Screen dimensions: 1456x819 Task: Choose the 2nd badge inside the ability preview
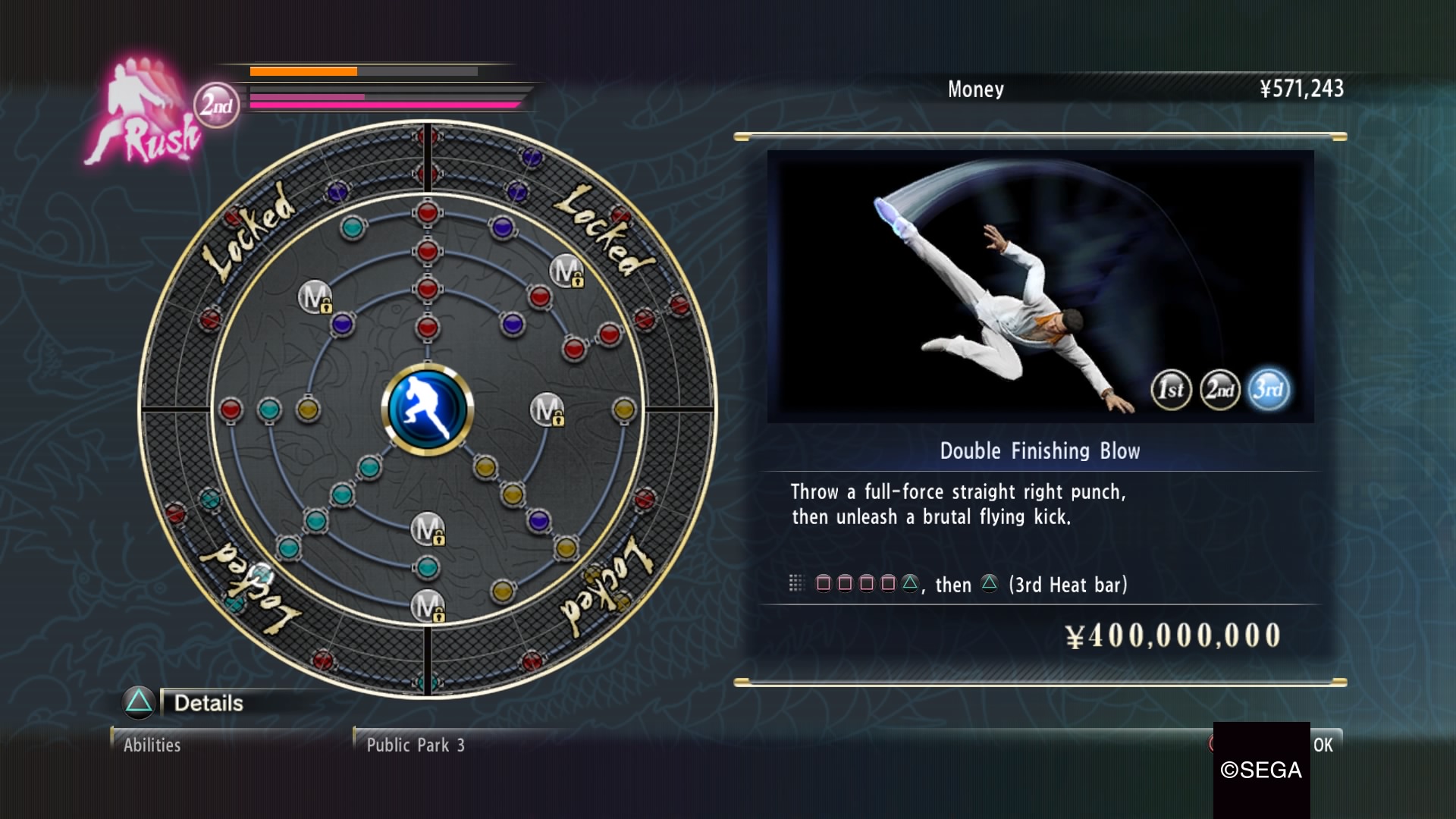click(x=1220, y=390)
